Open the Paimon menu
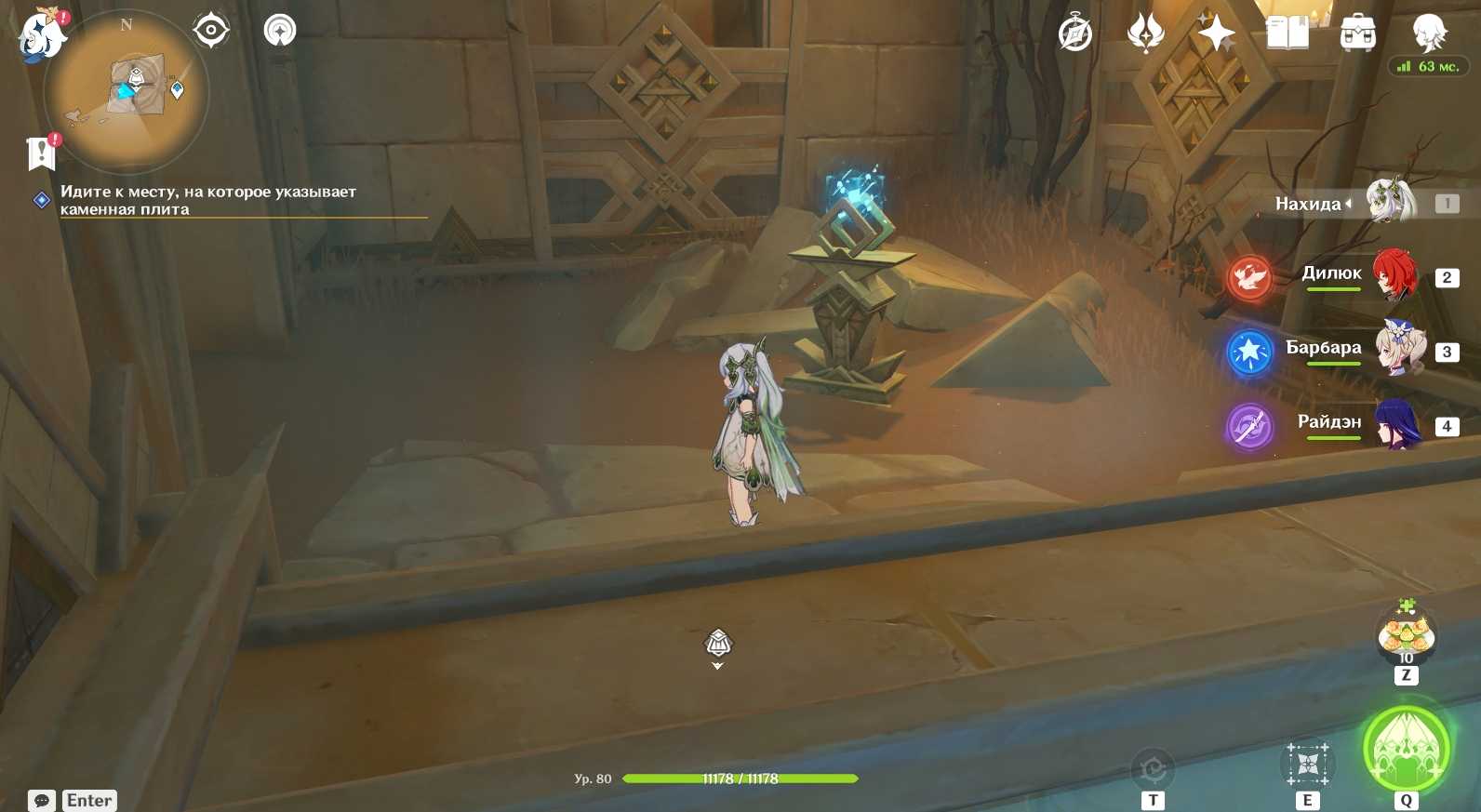 (41, 36)
